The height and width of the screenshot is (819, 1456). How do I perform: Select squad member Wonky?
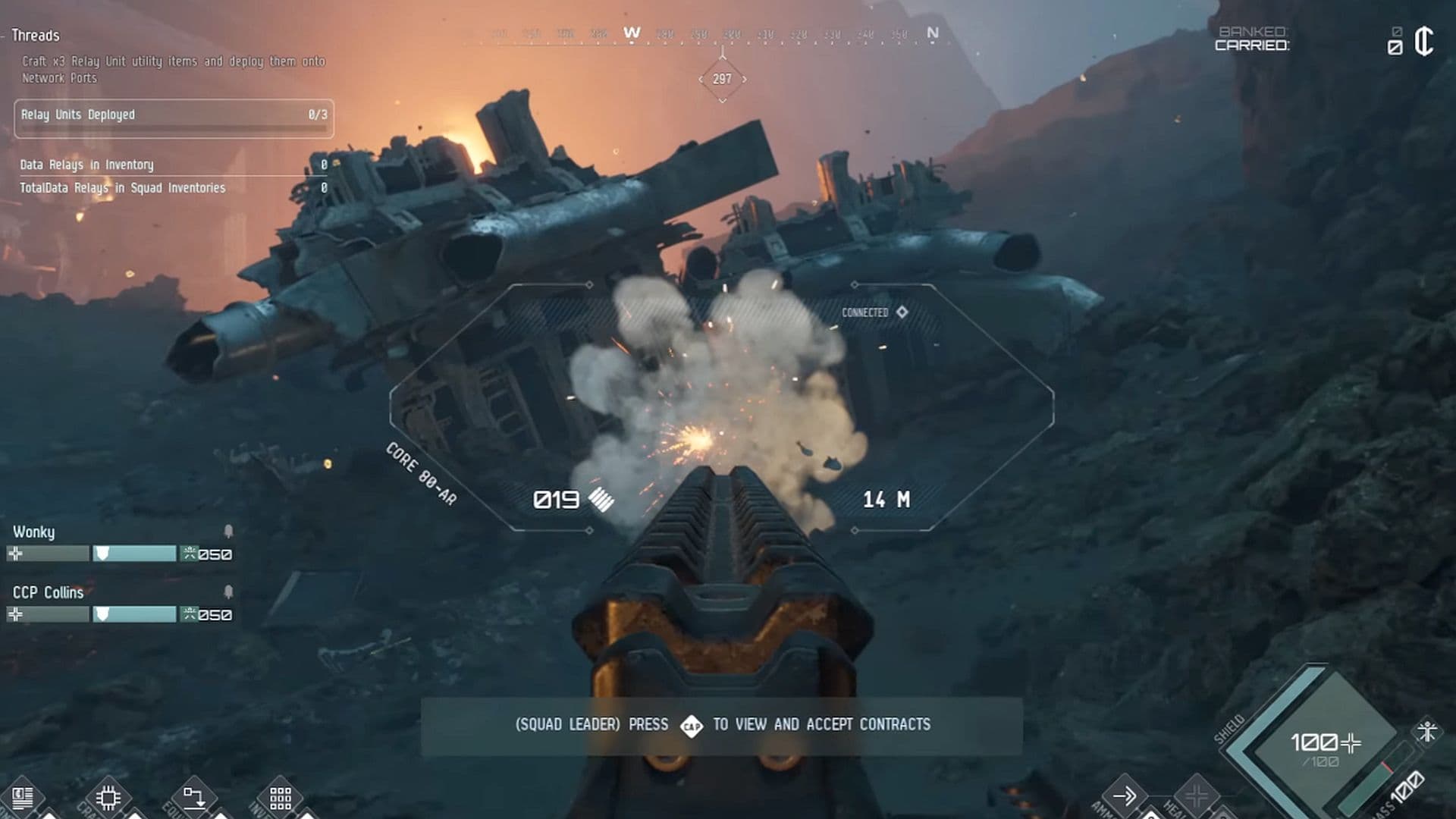pos(34,532)
